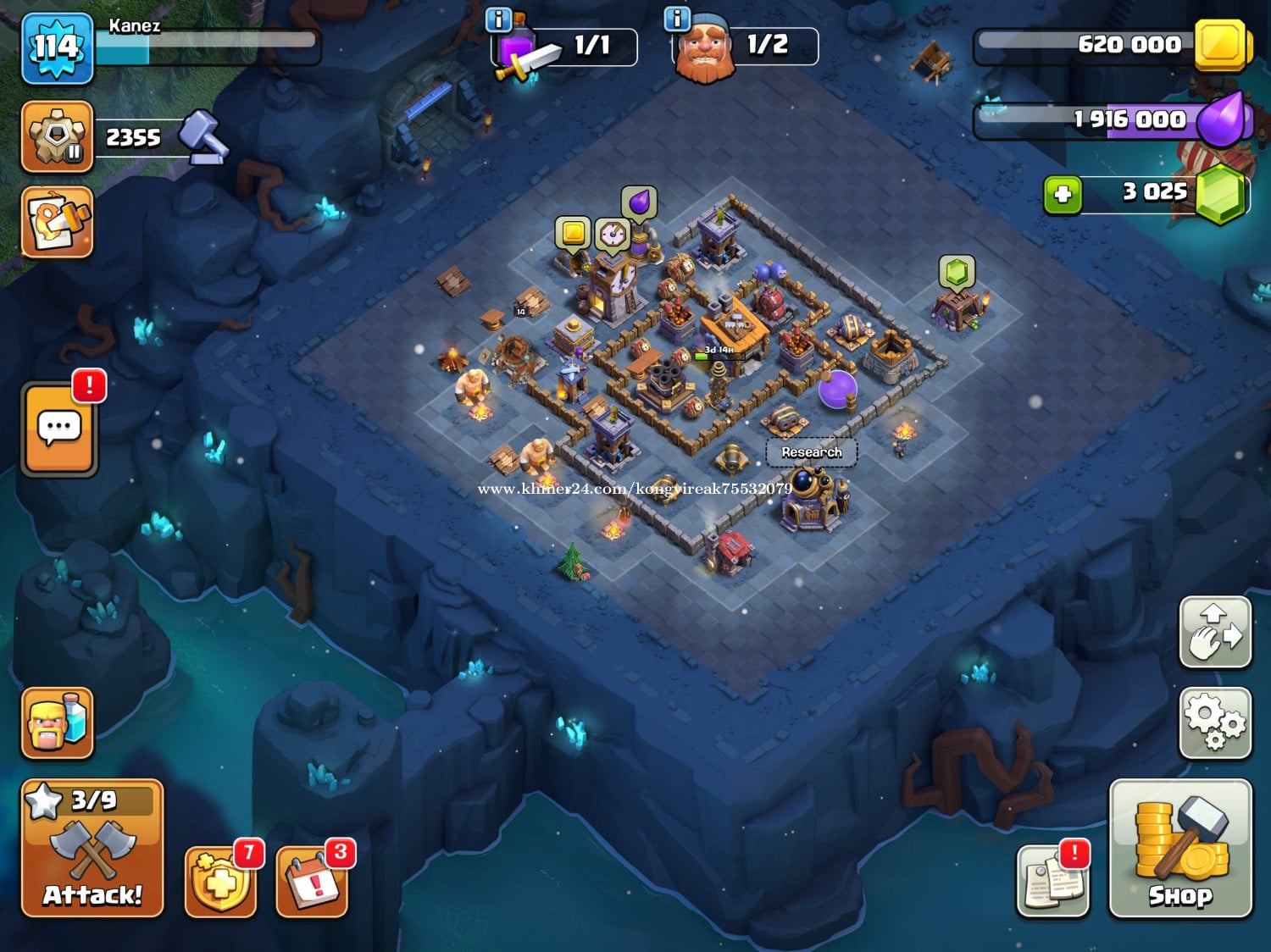This screenshot has width=1271, height=952.
Task: Open the layout editor hand button
Action: (x=1215, y=633)
